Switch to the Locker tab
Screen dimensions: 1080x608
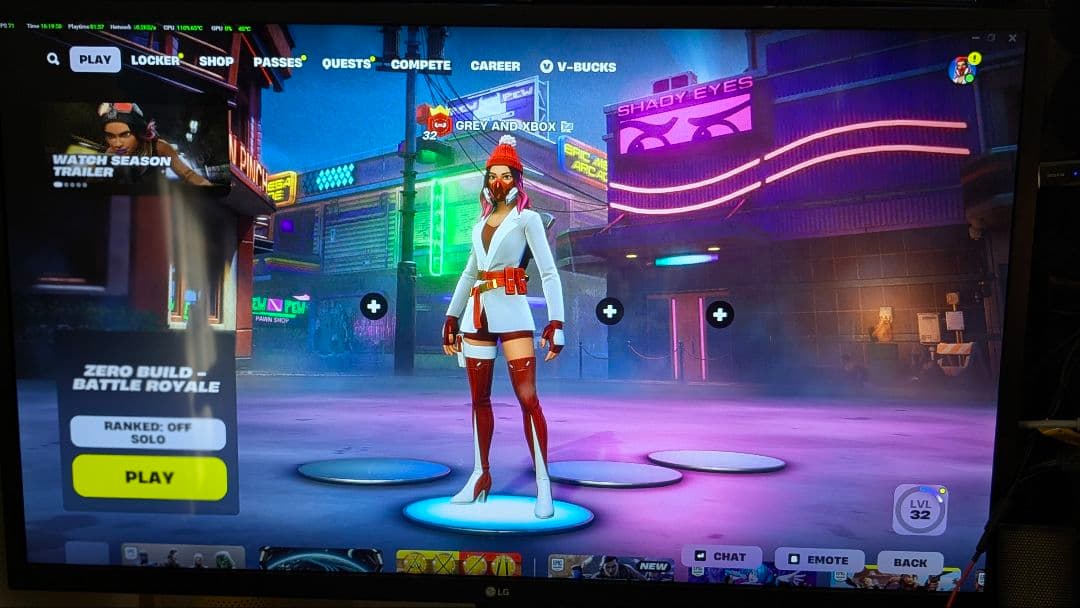click(x=155, y=60)
